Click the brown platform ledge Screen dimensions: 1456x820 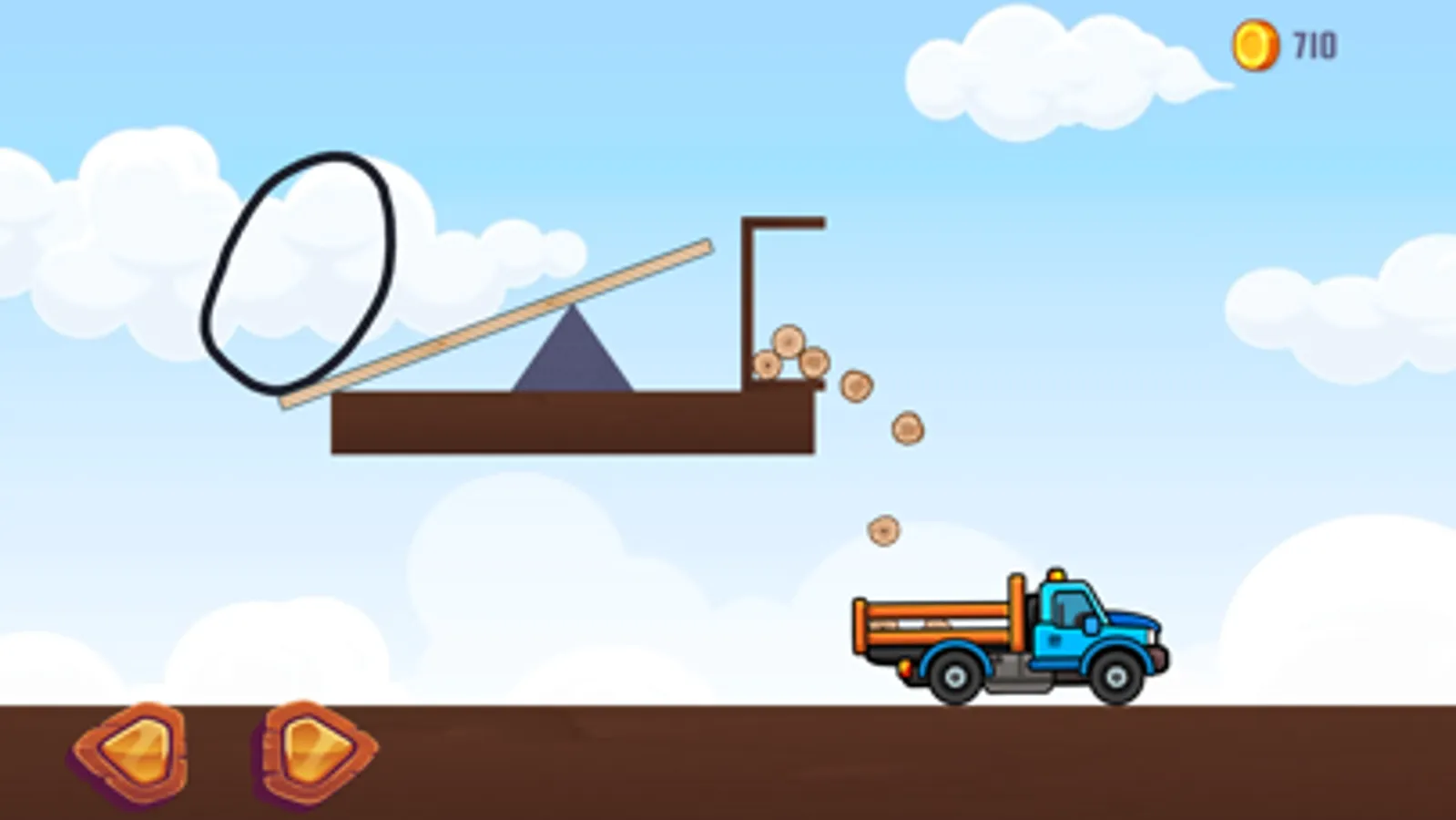(x=574, y=424)
